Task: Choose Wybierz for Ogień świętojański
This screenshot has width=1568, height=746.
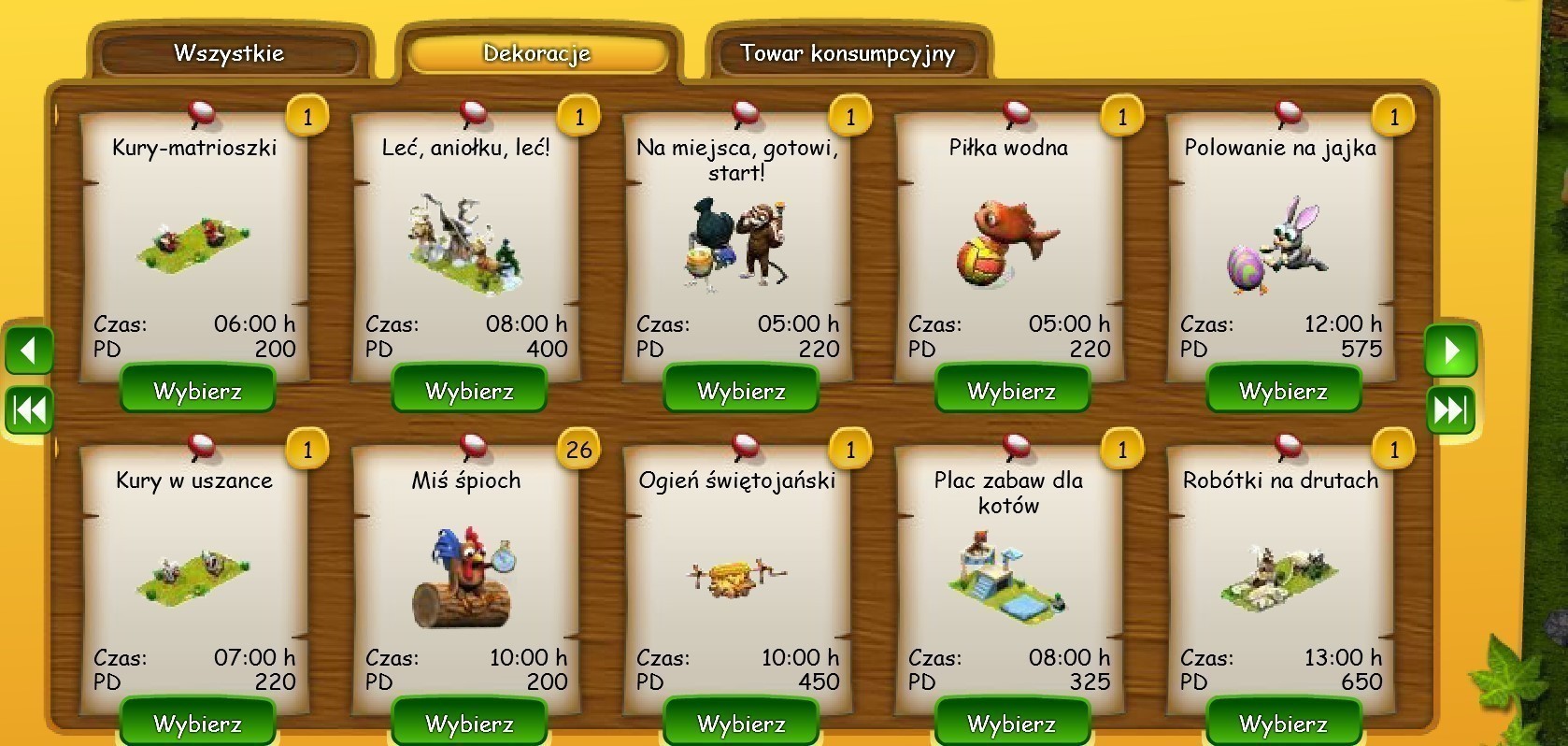Action: pyautogui.click(x=741, y=723)
